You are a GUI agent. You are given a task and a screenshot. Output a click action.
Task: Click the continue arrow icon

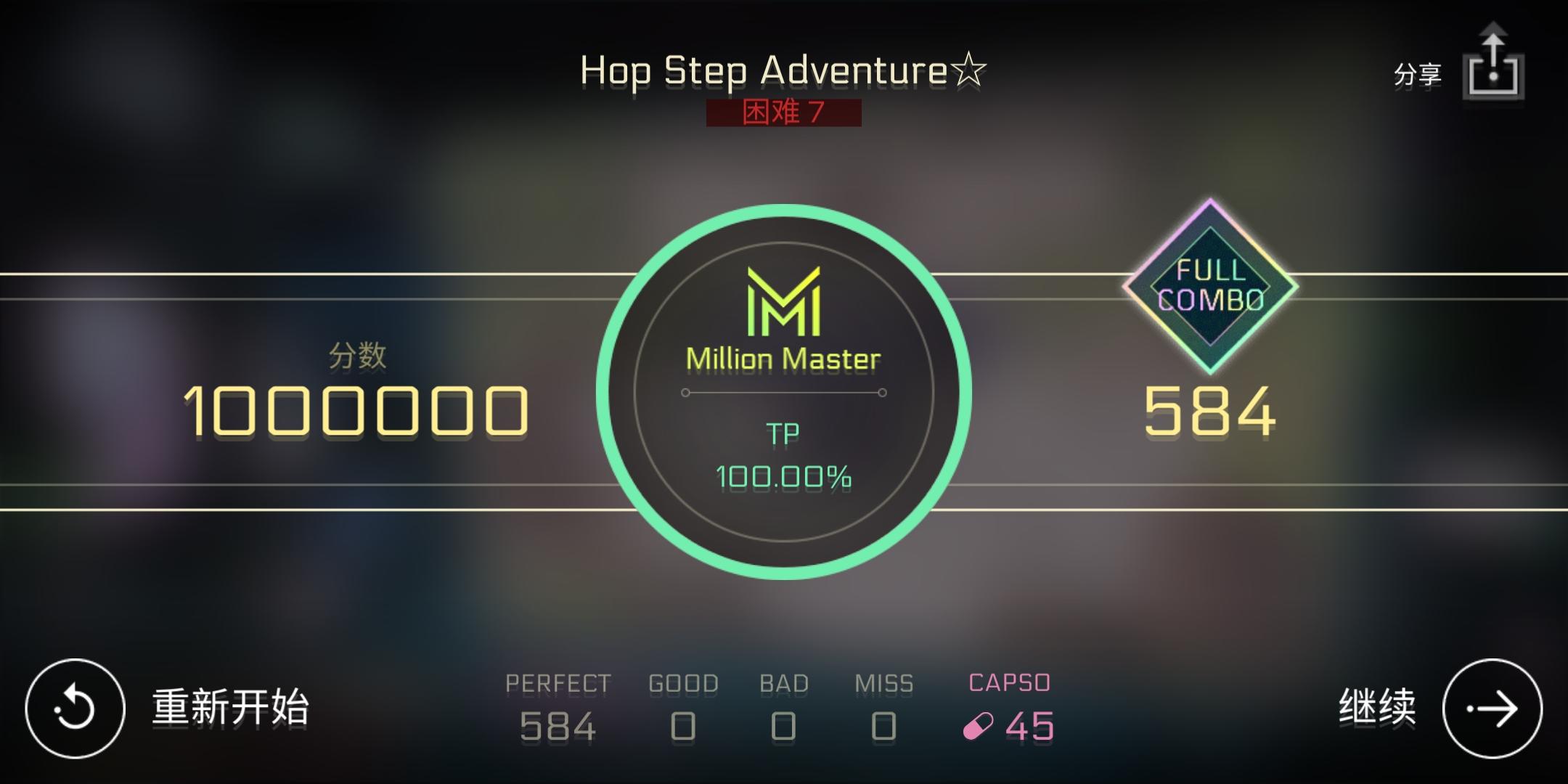tap(1493, 706)
